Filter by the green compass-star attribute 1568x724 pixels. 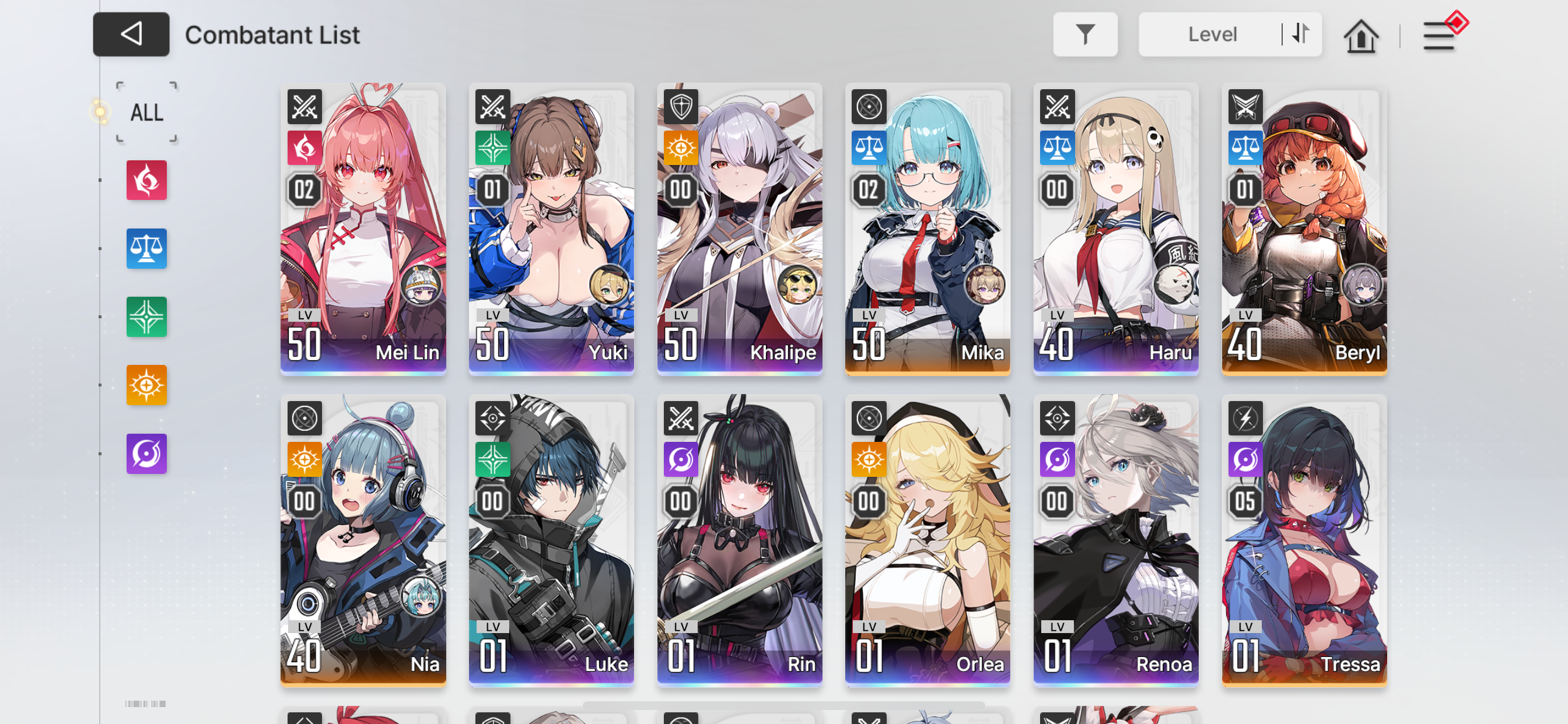[146, 317]
